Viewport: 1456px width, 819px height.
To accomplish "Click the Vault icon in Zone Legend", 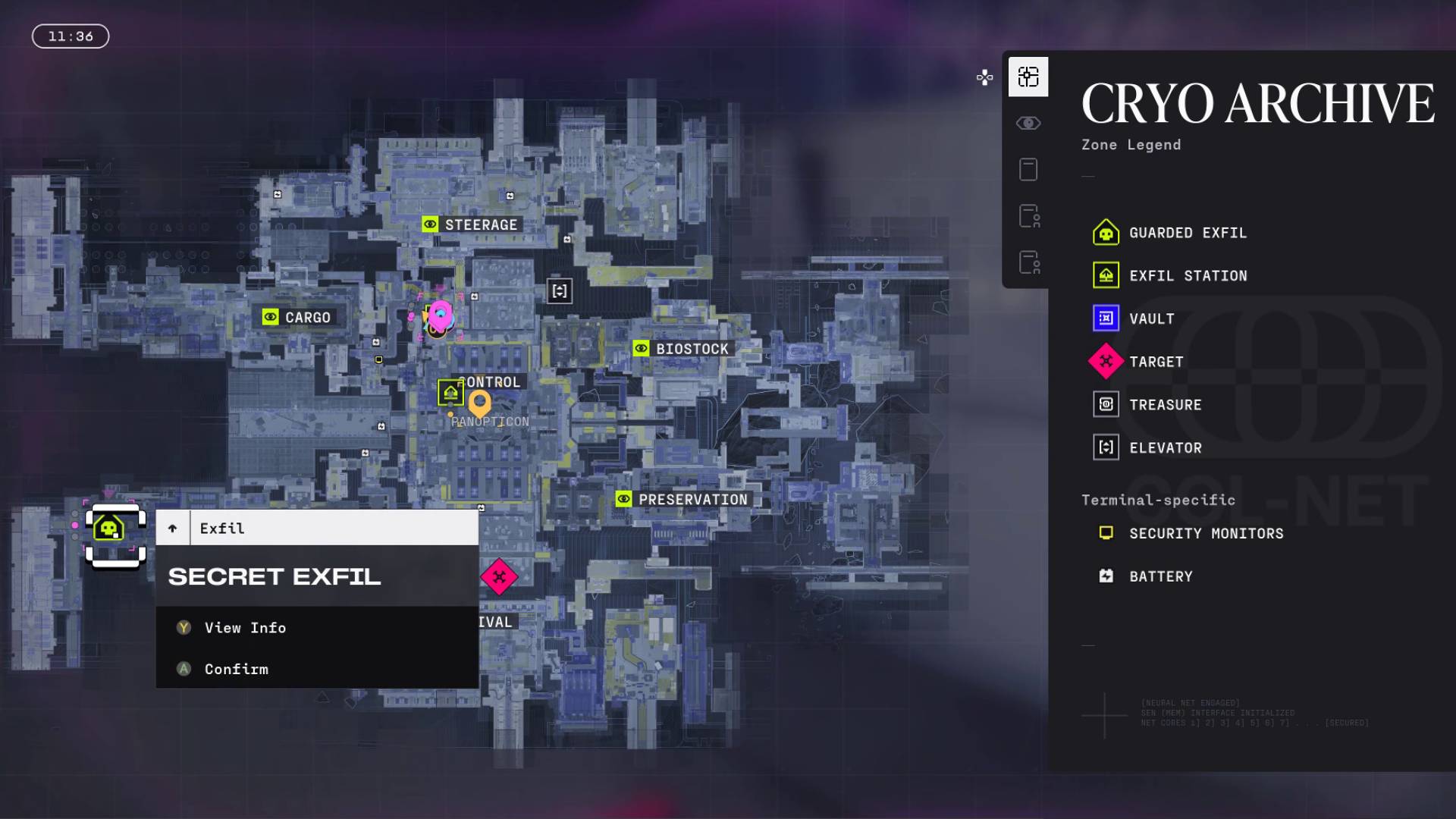I will (x=1106, y=318).
